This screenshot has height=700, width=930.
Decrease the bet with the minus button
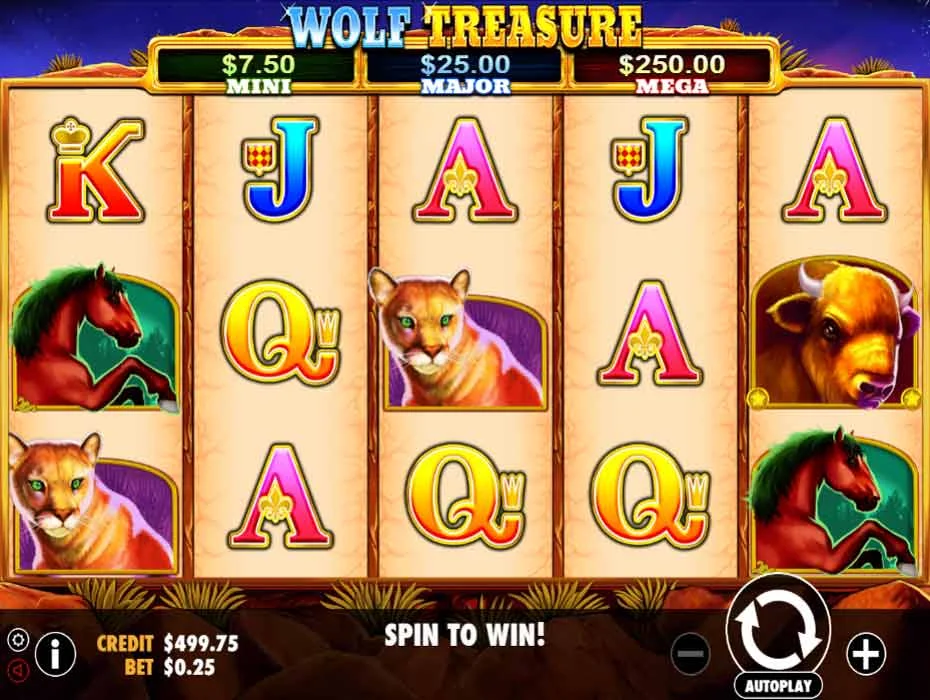(x=690, y=655)
